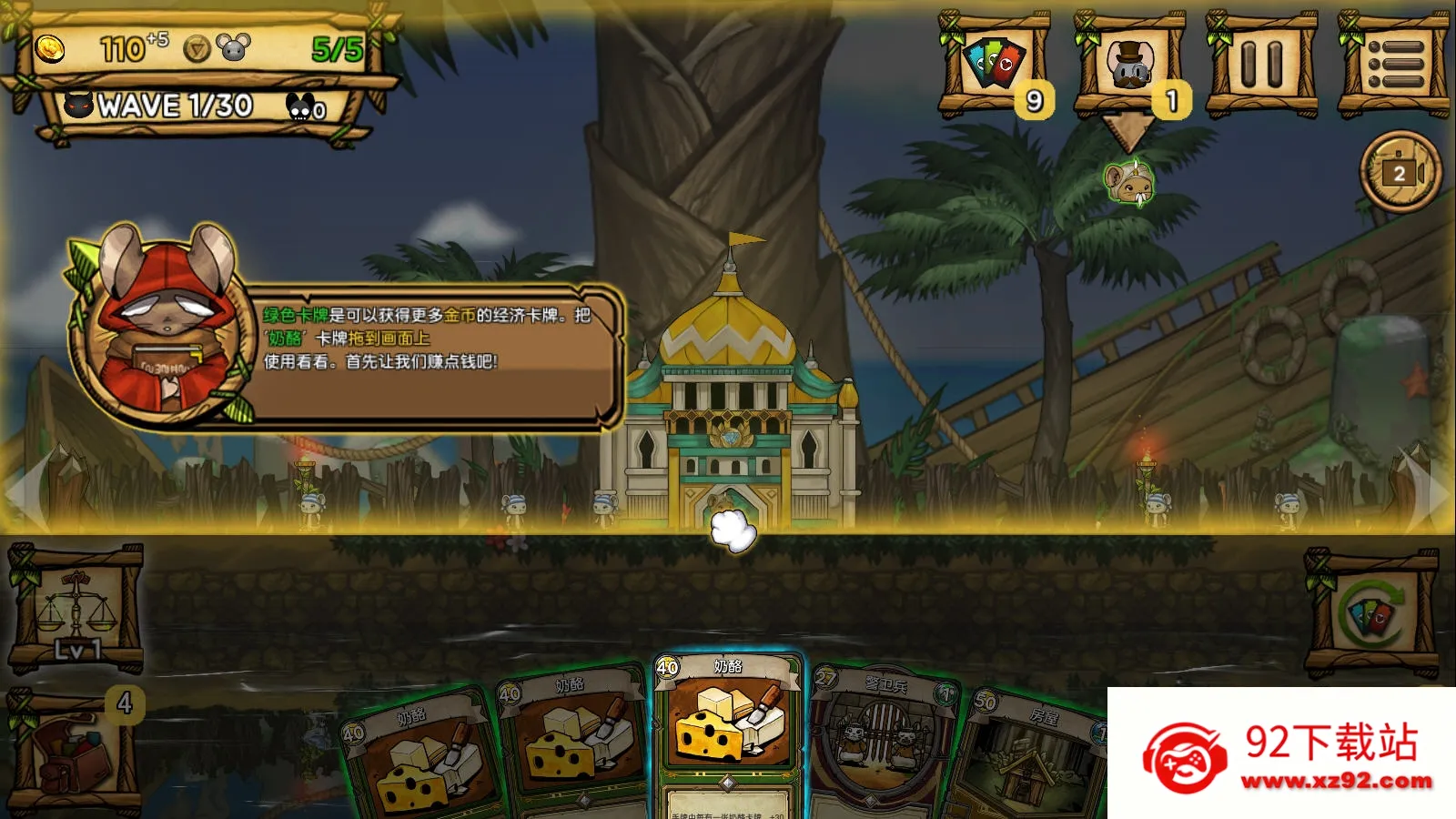The height and width of the screenshot is (819, 1456).
Task: Redraw cards with the green arrow button
Action: 1372,614
